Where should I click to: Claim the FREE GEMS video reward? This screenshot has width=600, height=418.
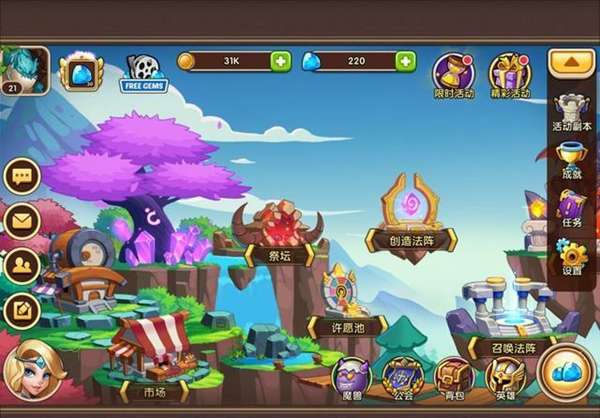[x=143, y=72]
